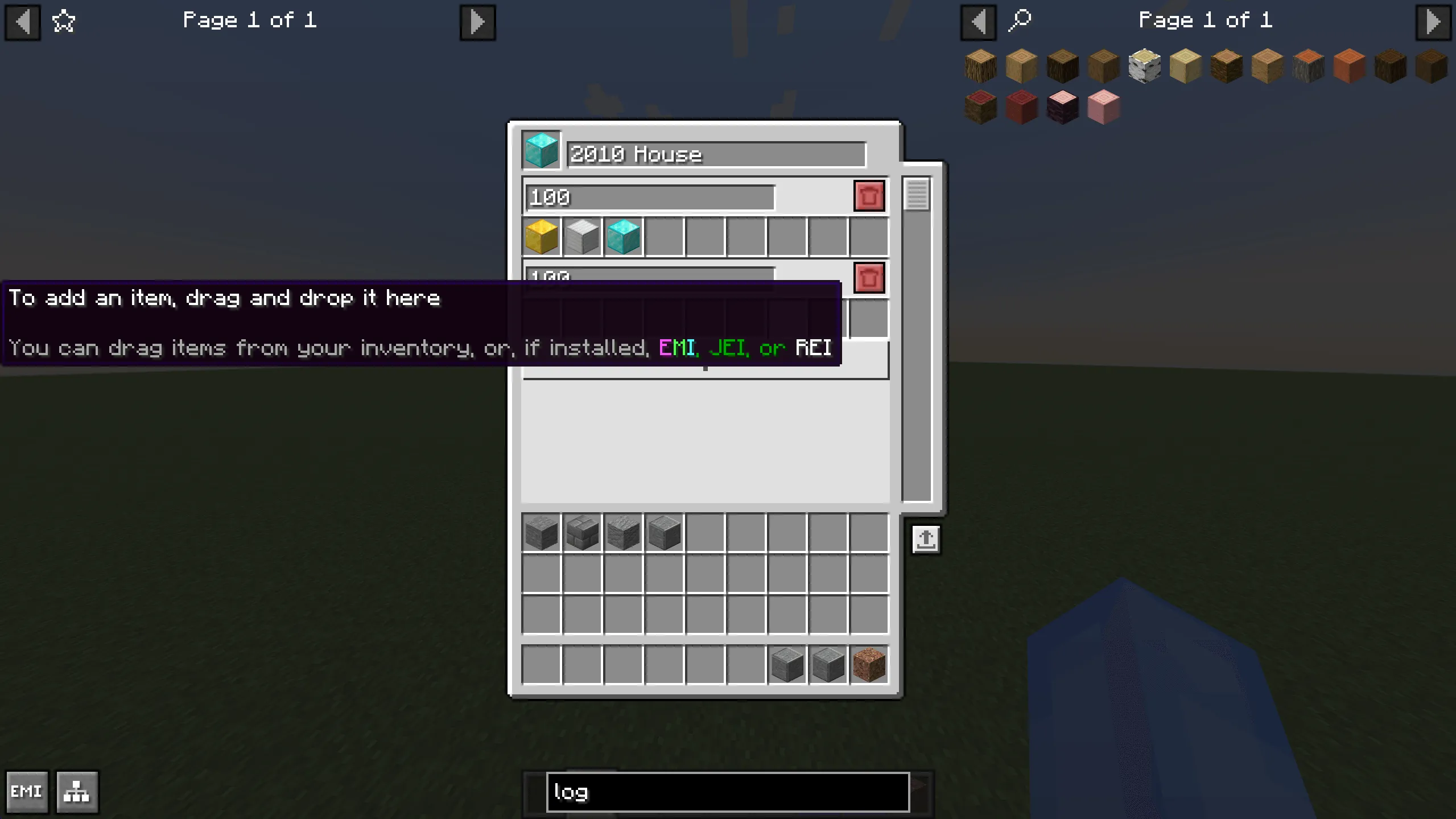1456x819 pixels.
Task: Delete the first block group with the trash icon
Action: click(869, 196)
